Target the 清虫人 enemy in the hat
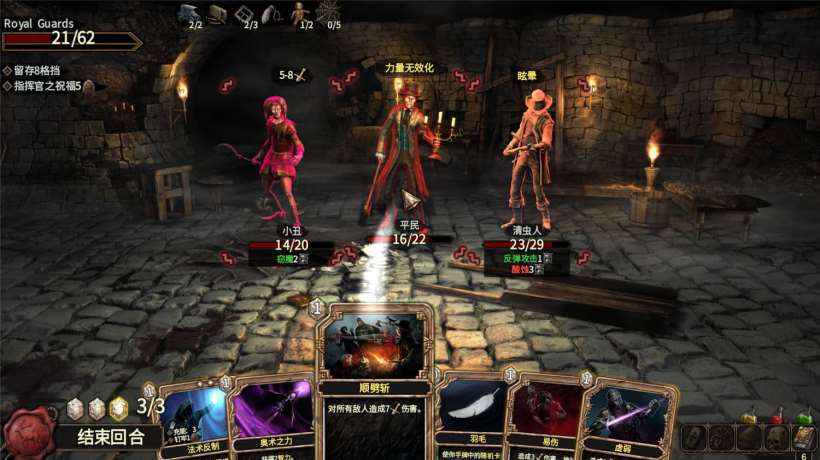The image size is (820, 460). 528,160
